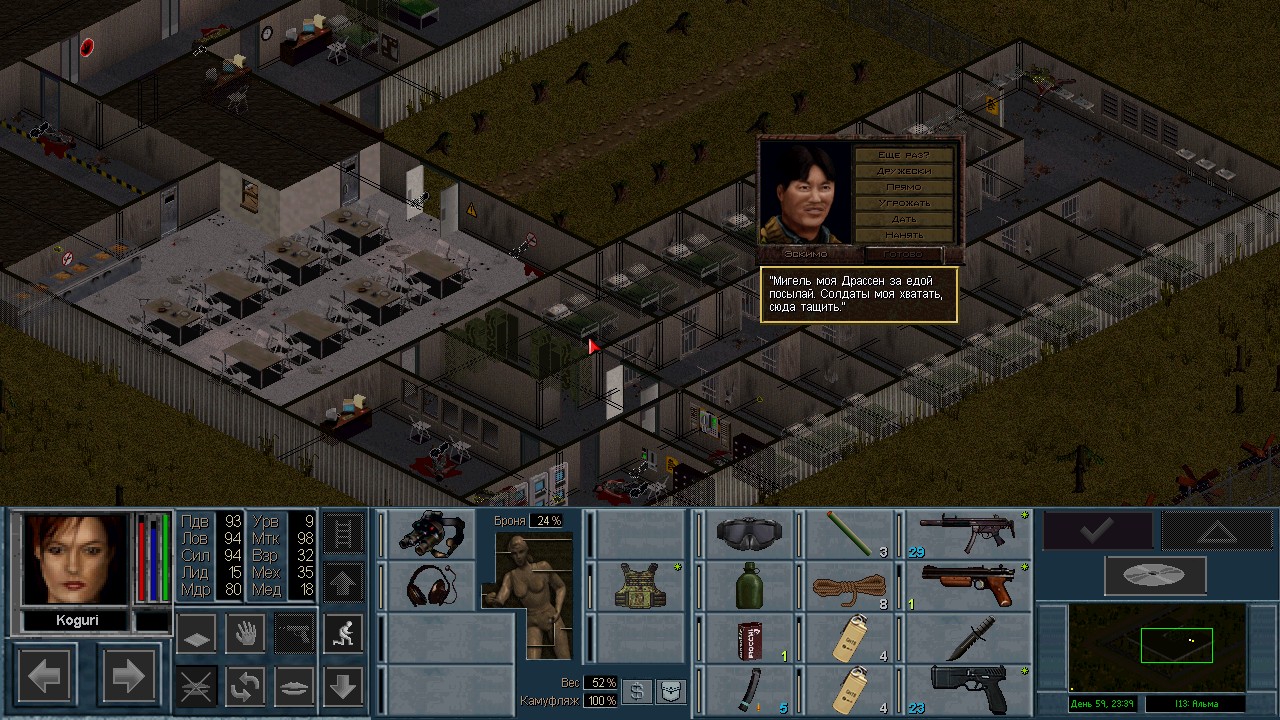Select the "Прямо" direct approach option
The width and height of the screenshot is (1280, 720).
904,187
